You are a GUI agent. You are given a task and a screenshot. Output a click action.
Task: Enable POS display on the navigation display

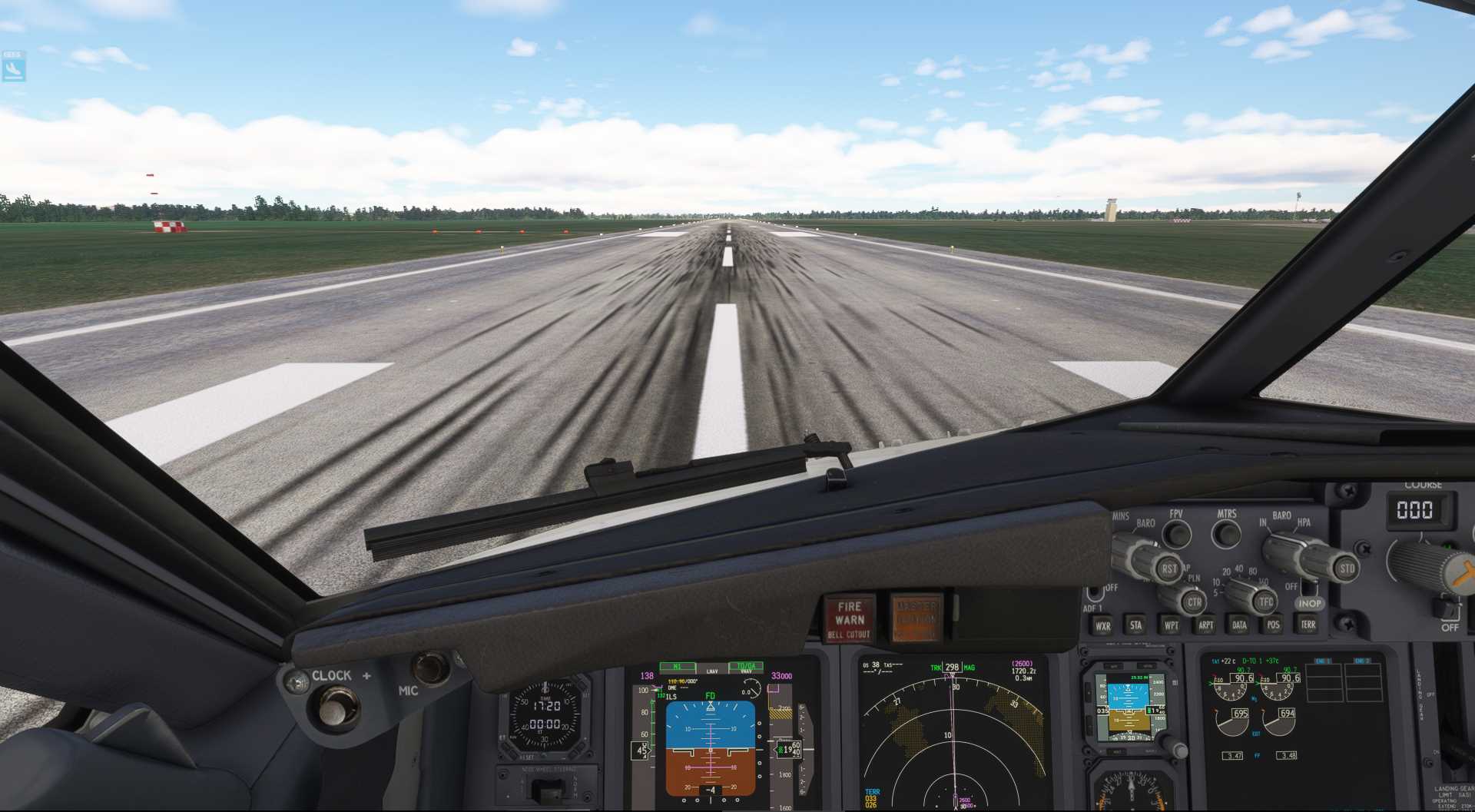1272,625
